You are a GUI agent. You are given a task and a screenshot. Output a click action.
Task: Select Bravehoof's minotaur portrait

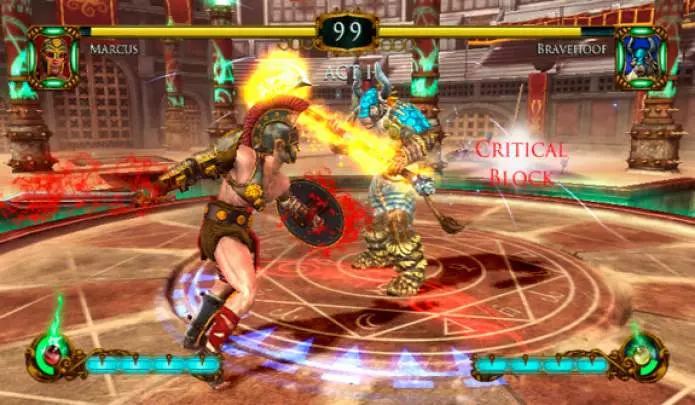click(x=641, y=57)
